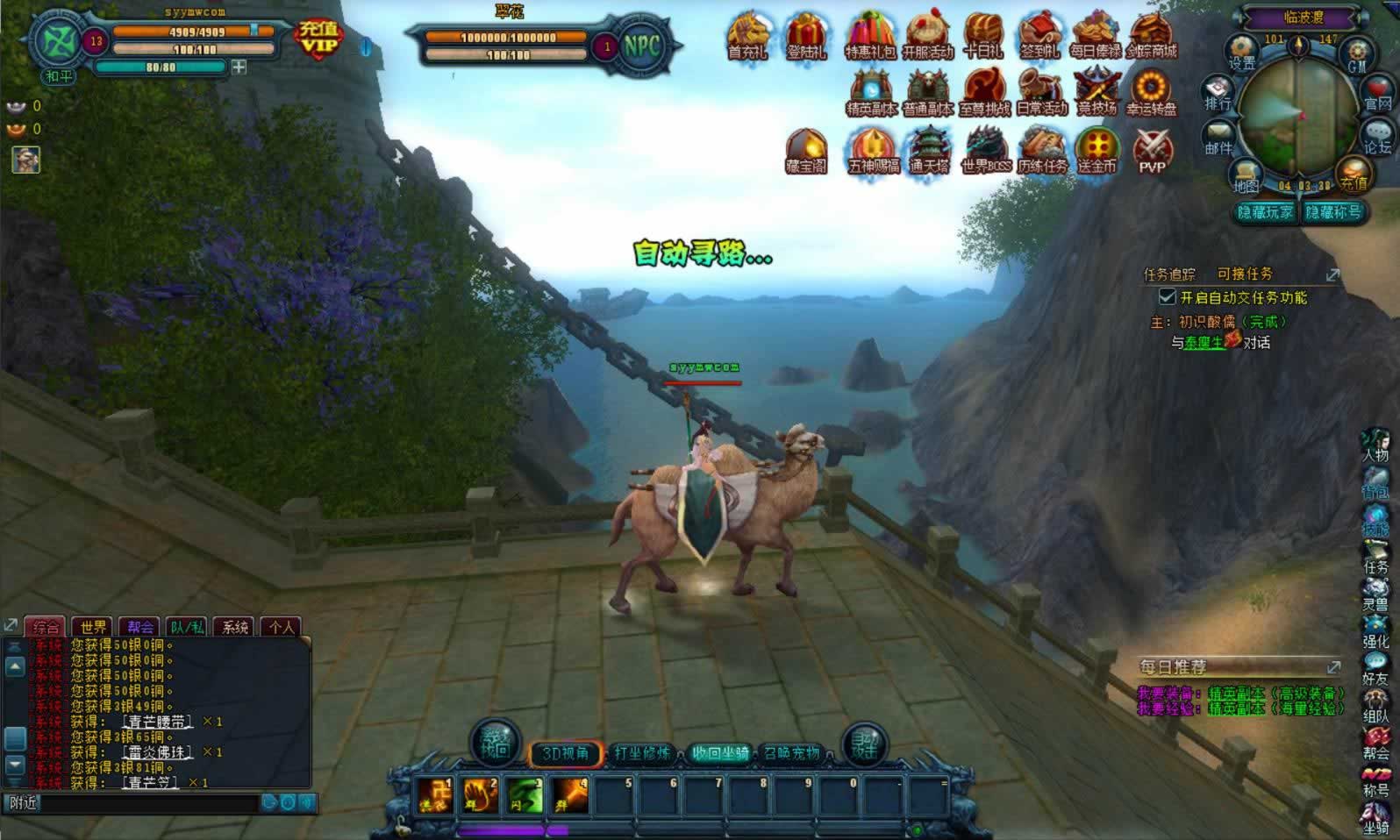Click the PVP crossed-swords icon

(1153, 151)
